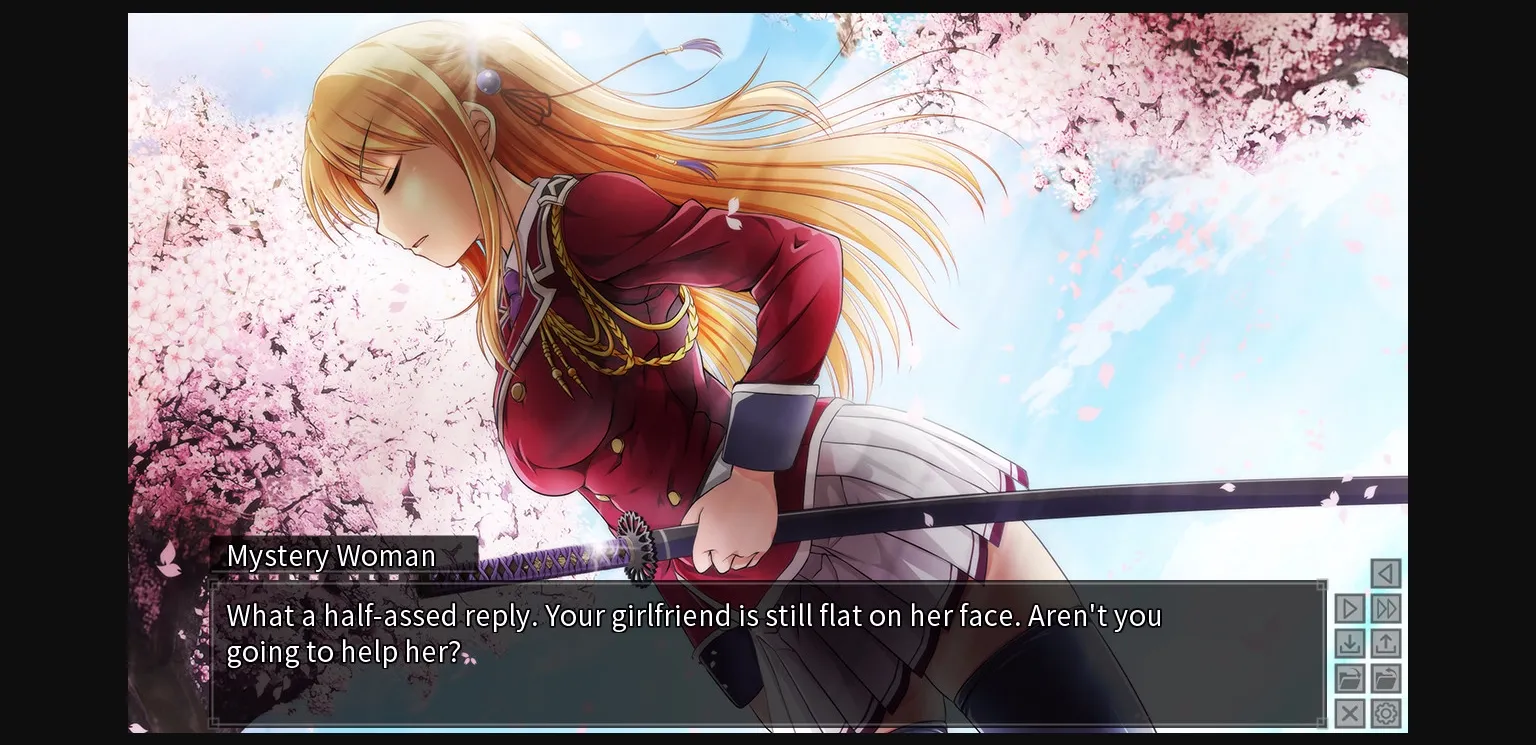Image resolution: width=1536 pixels, height=745 pixels.
Task: Quick save with the down-arrow icon
Action: click(1349, 643)
